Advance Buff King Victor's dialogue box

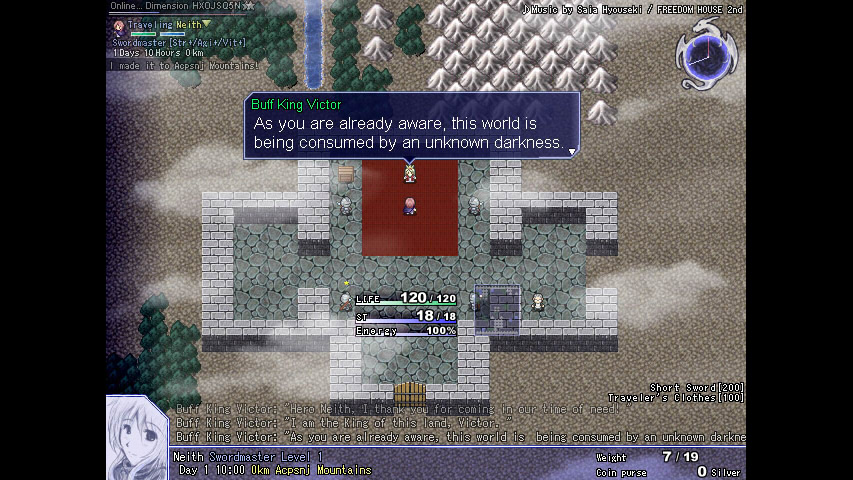coord(412,126)
